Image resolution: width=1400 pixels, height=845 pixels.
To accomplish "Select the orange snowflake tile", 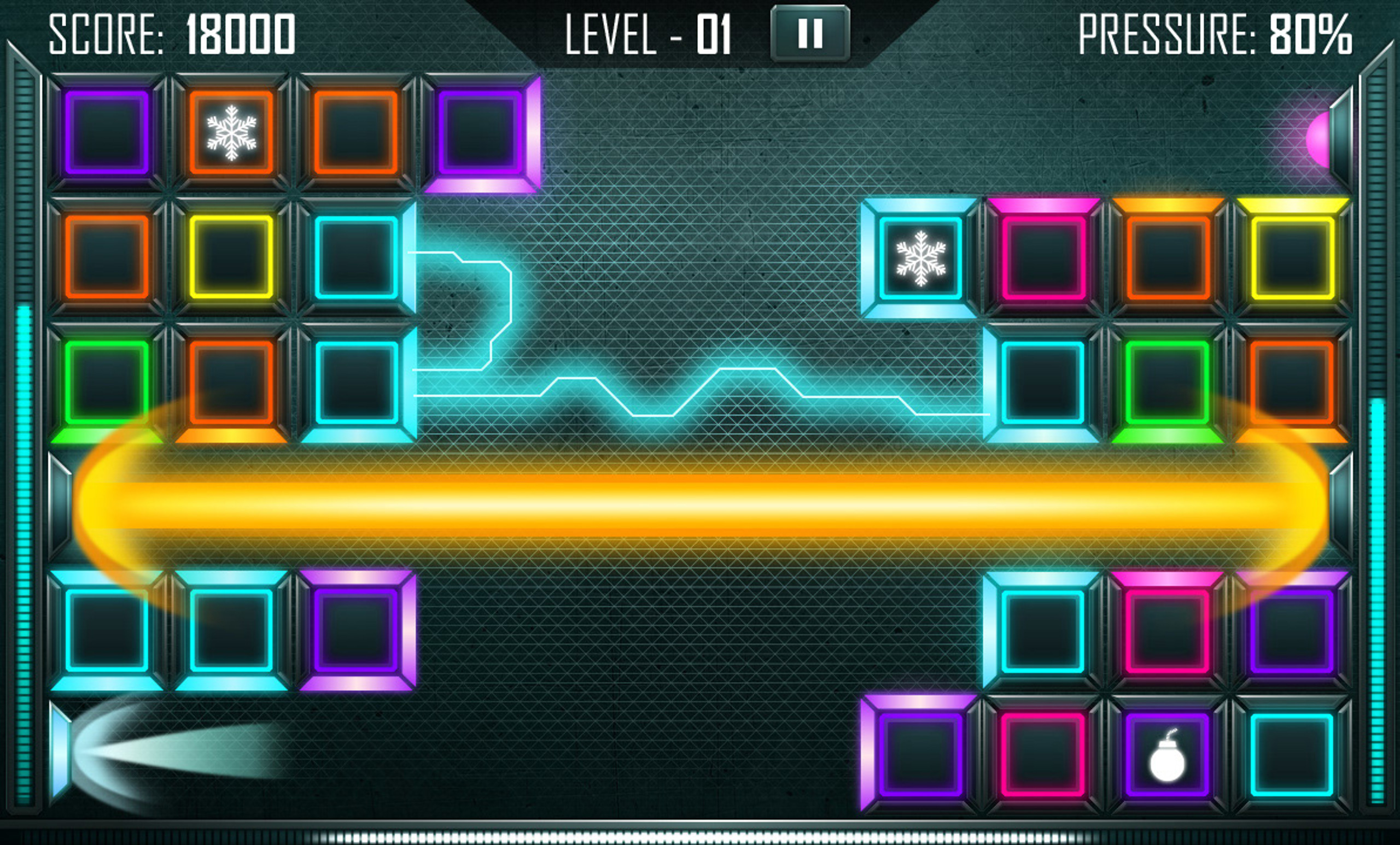I will tap(231, 132).
